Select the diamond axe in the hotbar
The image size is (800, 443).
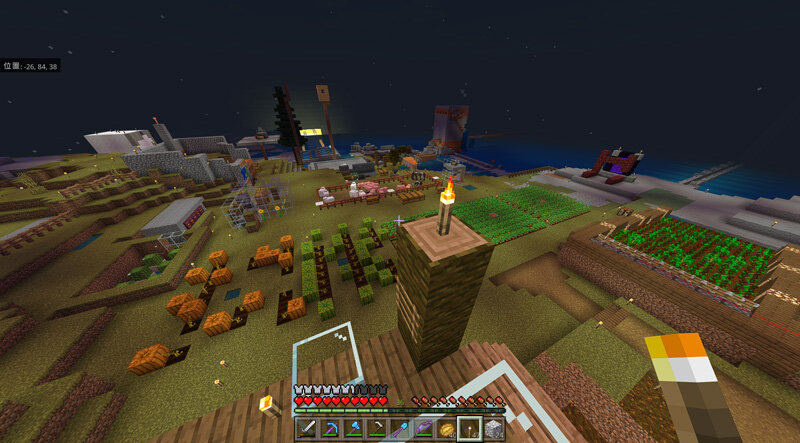point(351,430)
